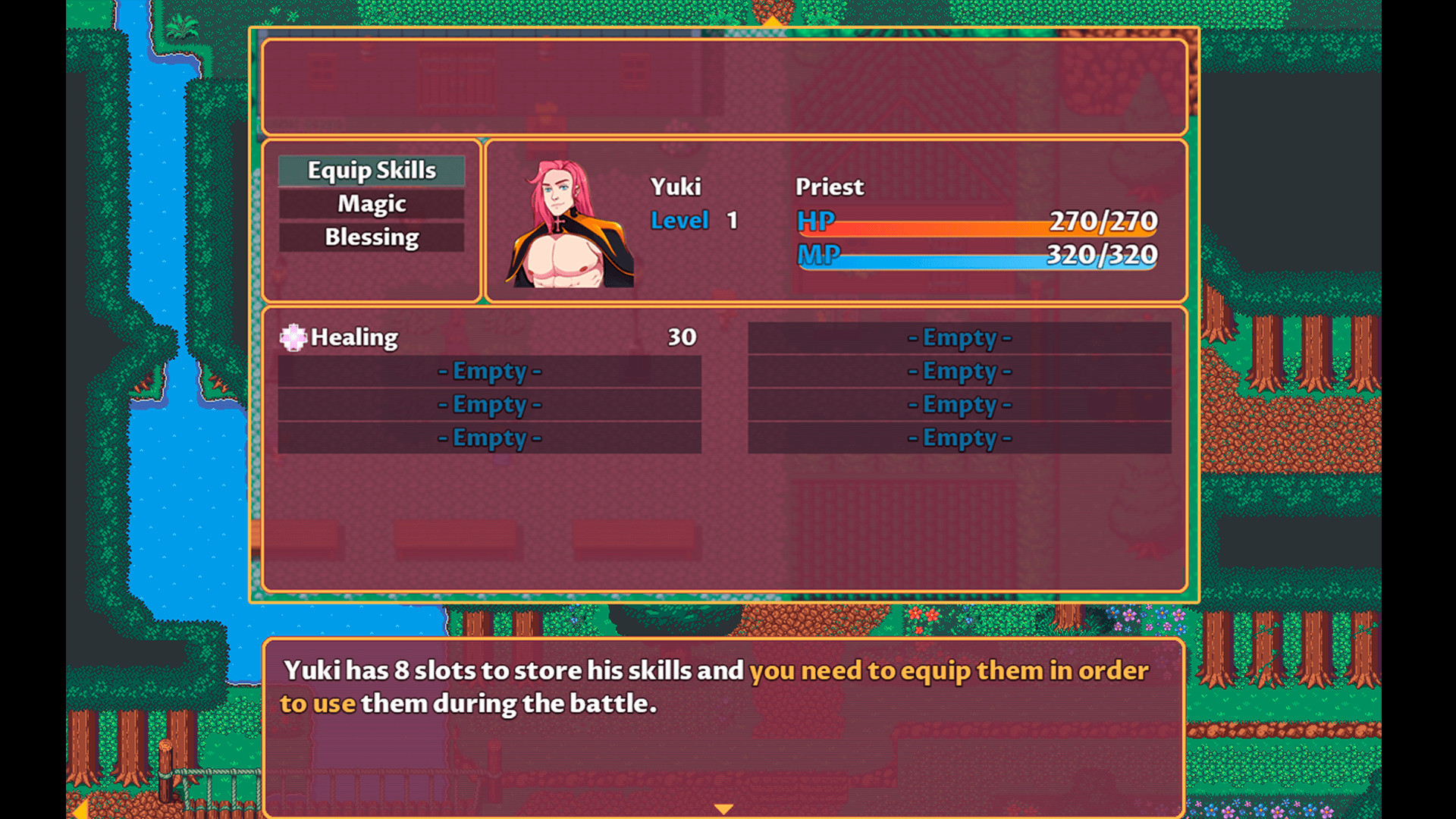Click the MP label icon

pyautogui.click(x=816, y=257)
